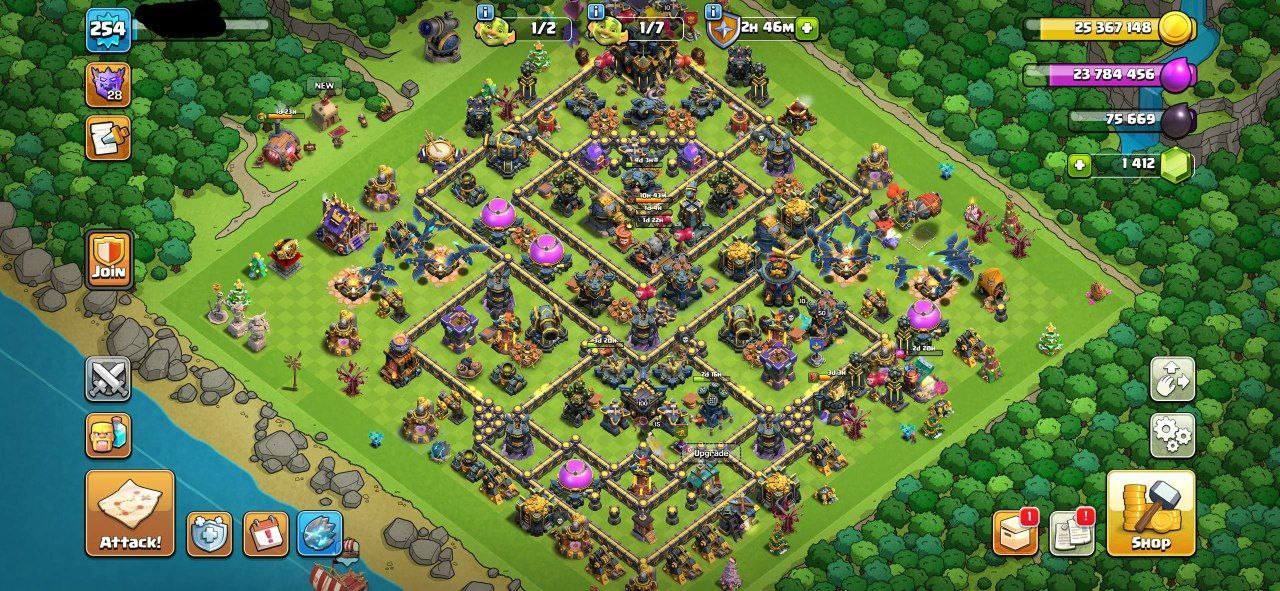Open the news papers icon

1071,532
